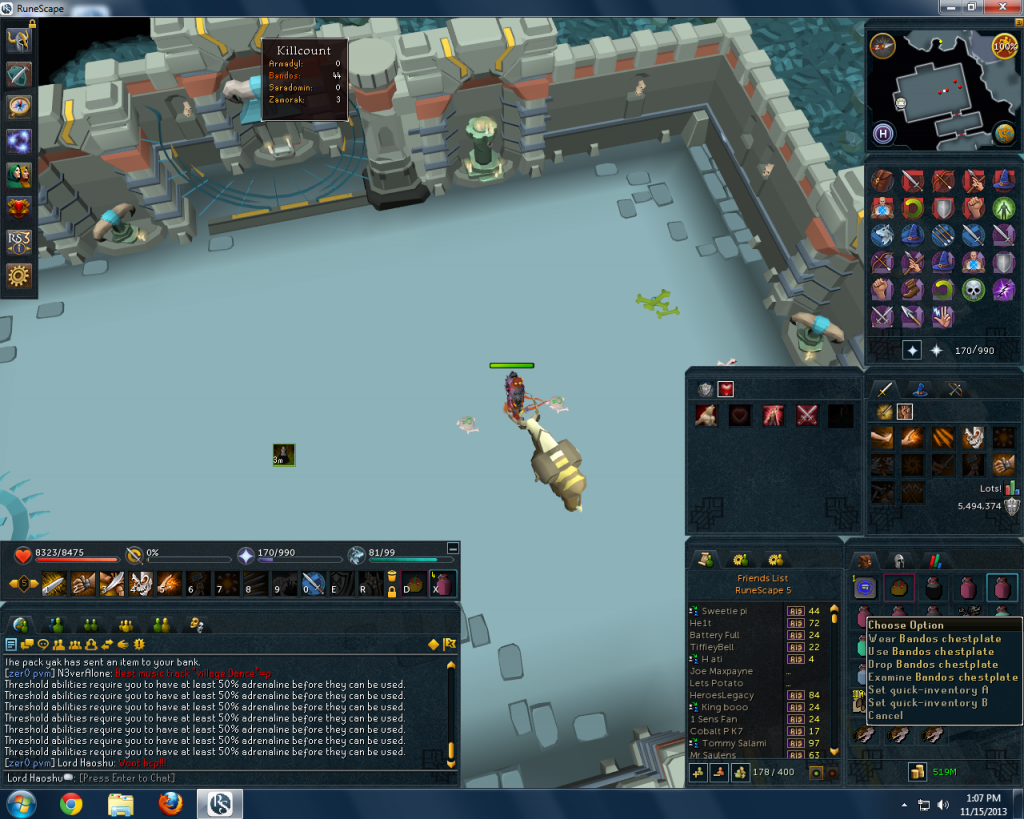Activate the action bar ability in slot 1
Screen dimensions: 1024x819
click(x=54, y=583)
